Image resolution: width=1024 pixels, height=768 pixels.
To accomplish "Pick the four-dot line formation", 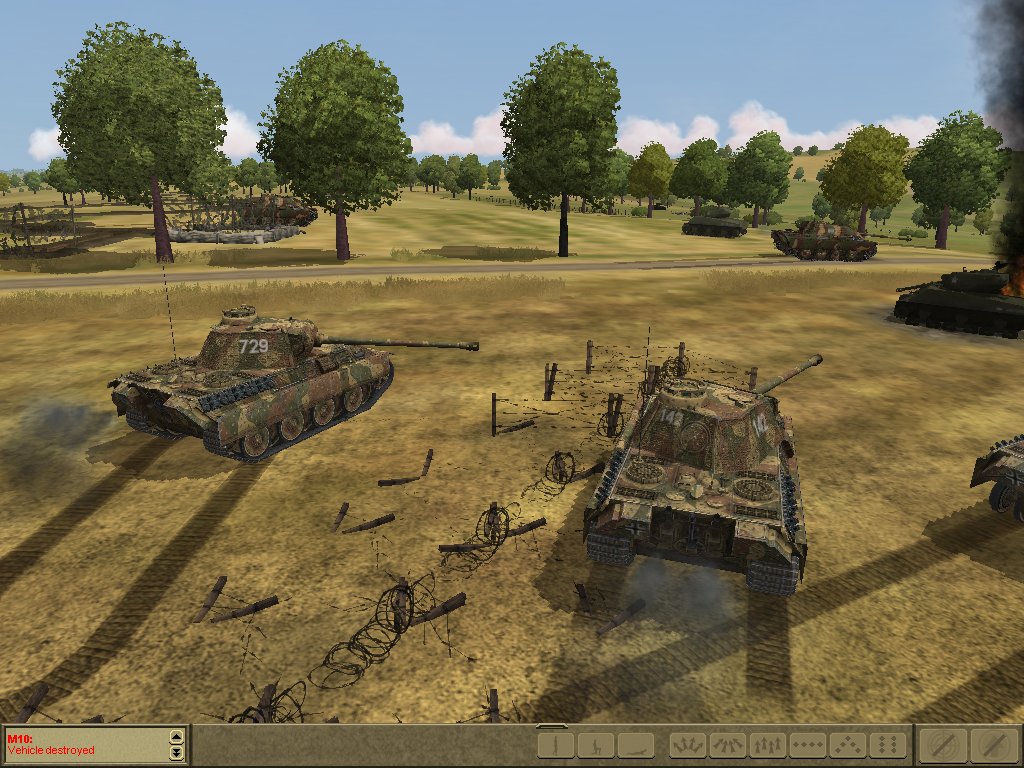I will pos(807,745).
